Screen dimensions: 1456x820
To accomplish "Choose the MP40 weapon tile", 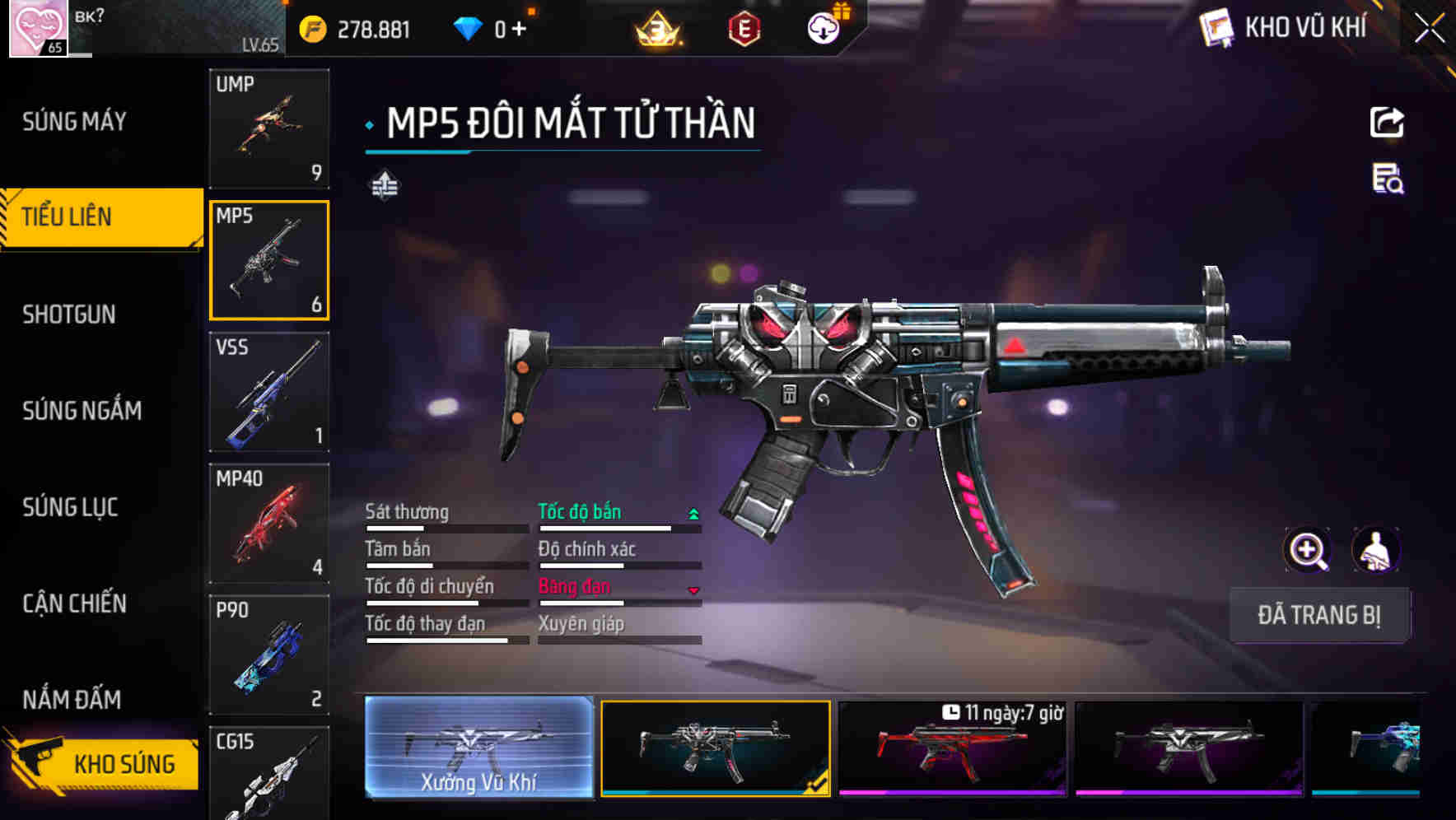I will pyautogui.click(x=269, y=524).
